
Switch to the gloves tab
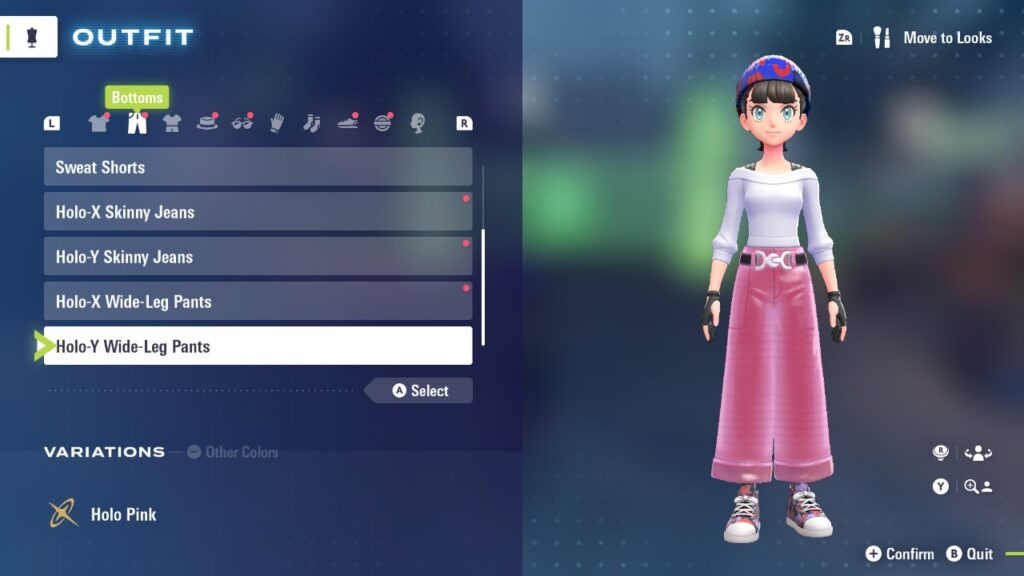(x=277, y=123)
